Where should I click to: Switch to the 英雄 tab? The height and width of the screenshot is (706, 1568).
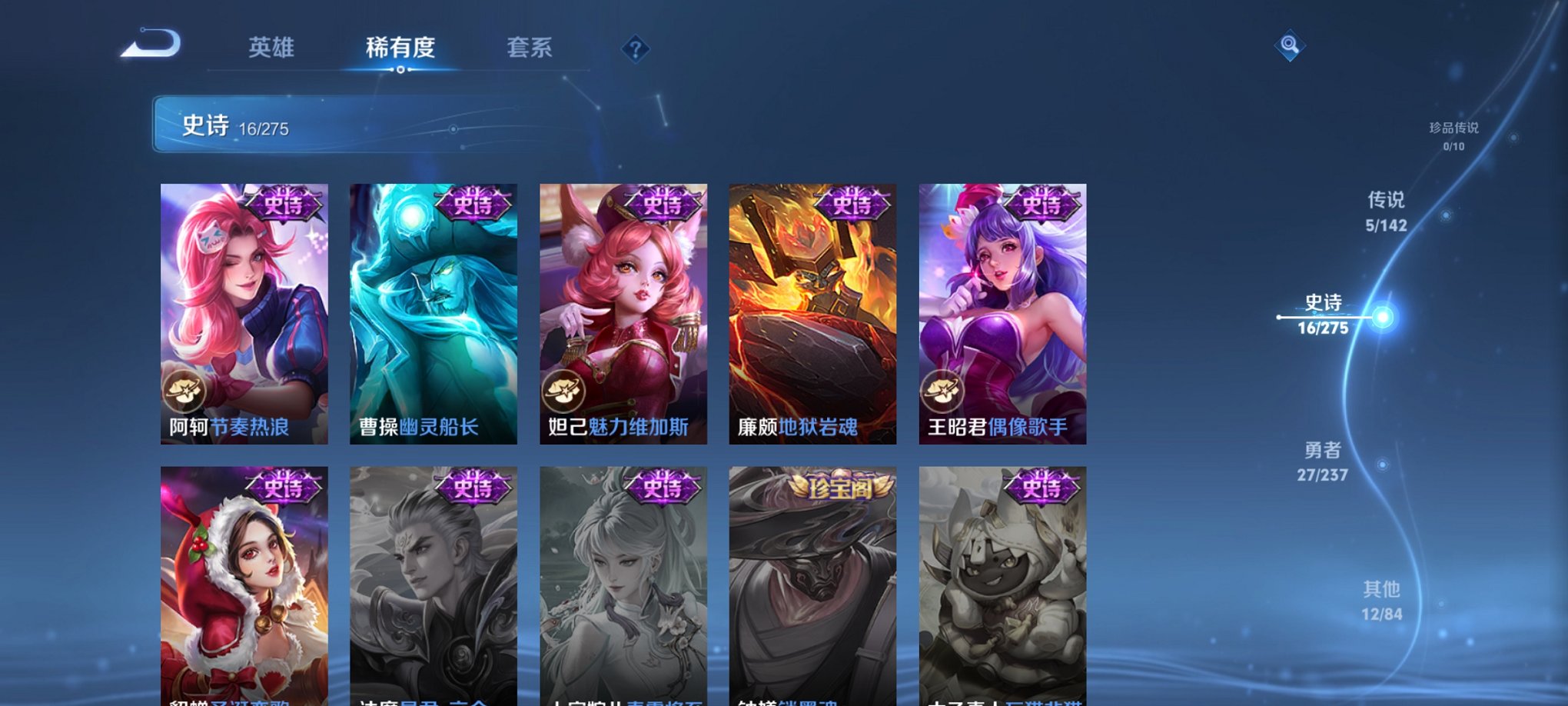coord(273,48)
